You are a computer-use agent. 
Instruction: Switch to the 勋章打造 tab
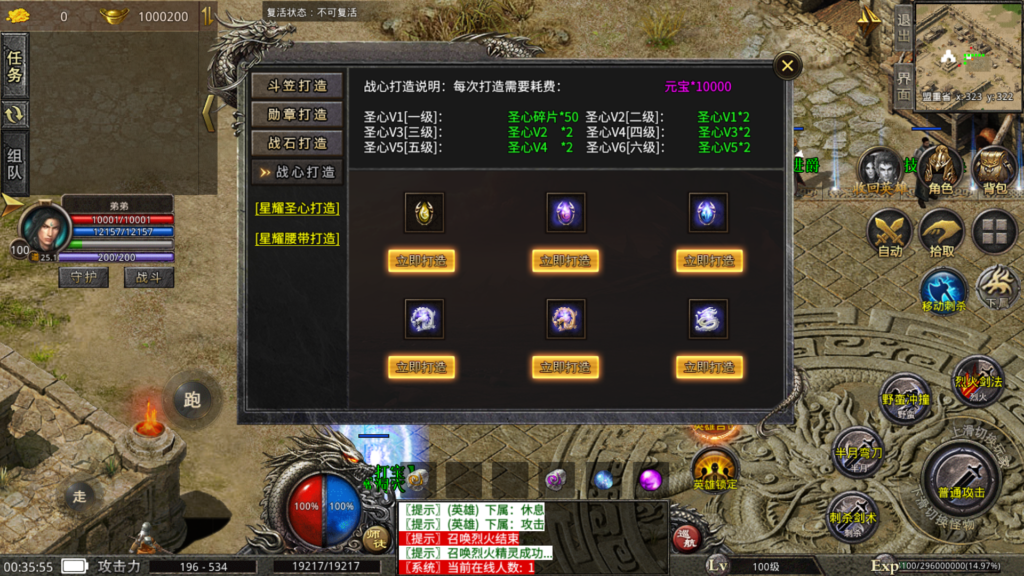pyautogui.click(x=296, y=114)
